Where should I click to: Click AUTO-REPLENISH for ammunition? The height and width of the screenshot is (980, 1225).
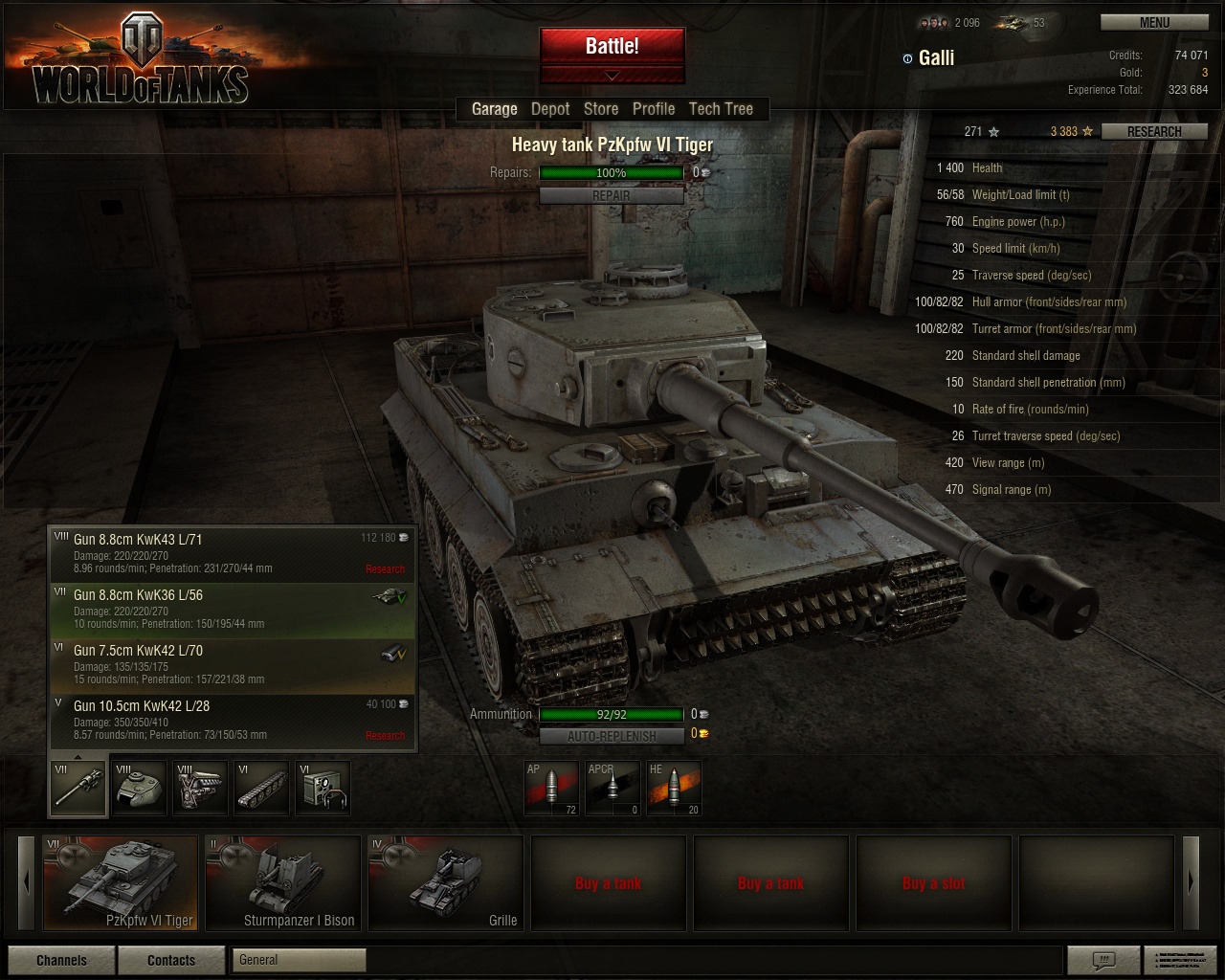click(612, 736)
